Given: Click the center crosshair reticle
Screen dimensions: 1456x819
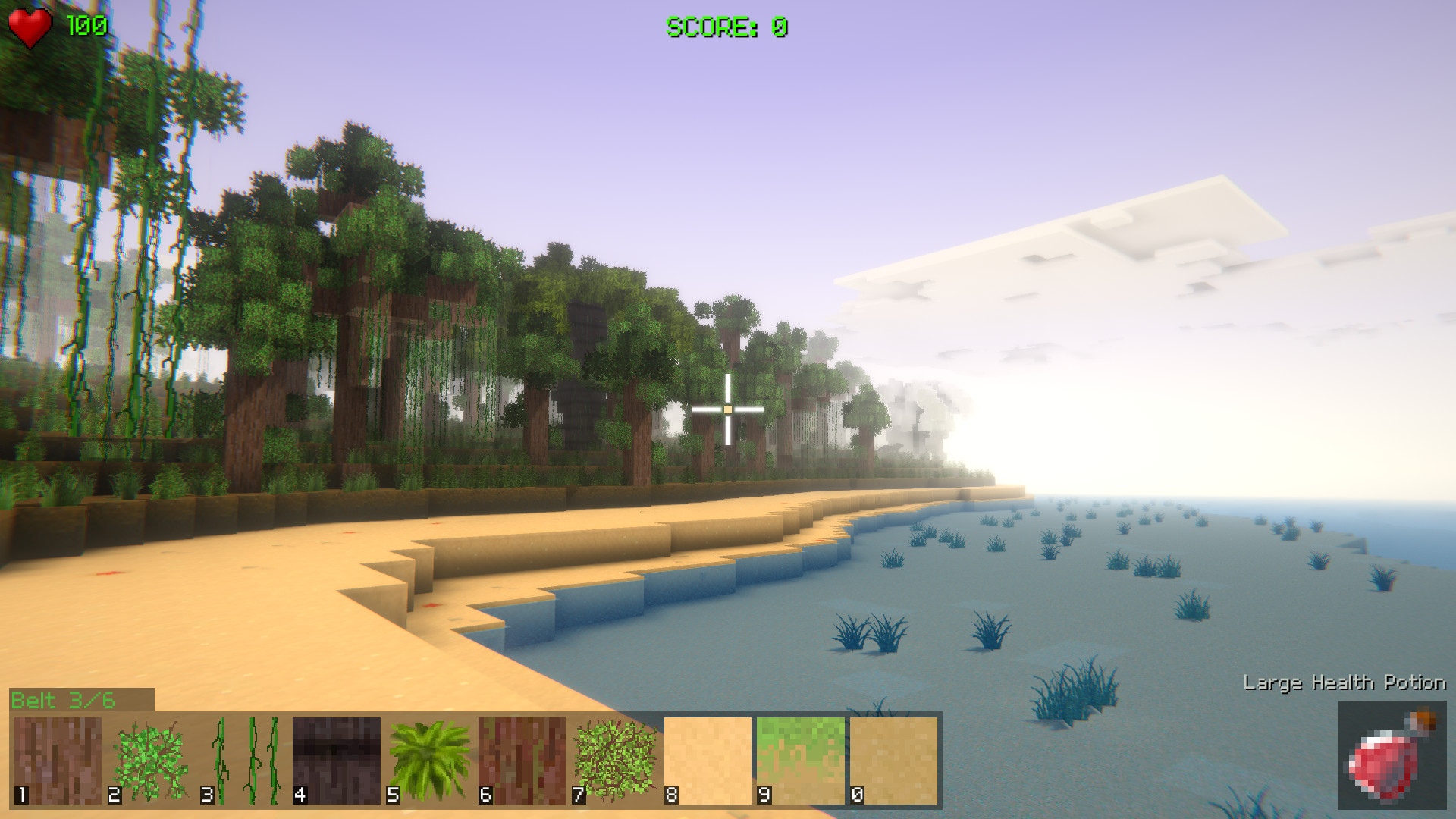Looking at the screenshot, I should [x=728, y=409].
